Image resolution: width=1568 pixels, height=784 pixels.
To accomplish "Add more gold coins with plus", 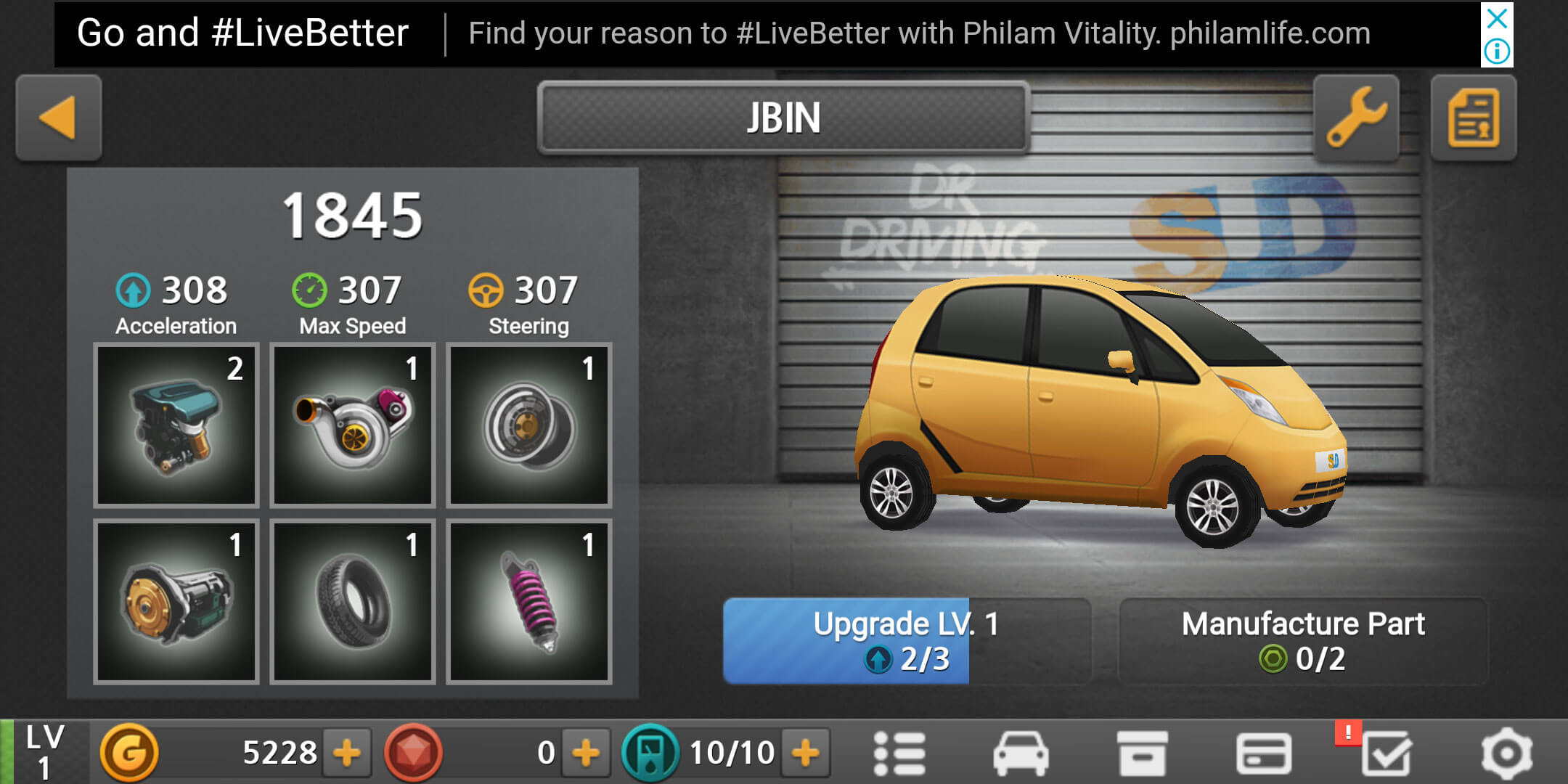I will tap(347, 753).
